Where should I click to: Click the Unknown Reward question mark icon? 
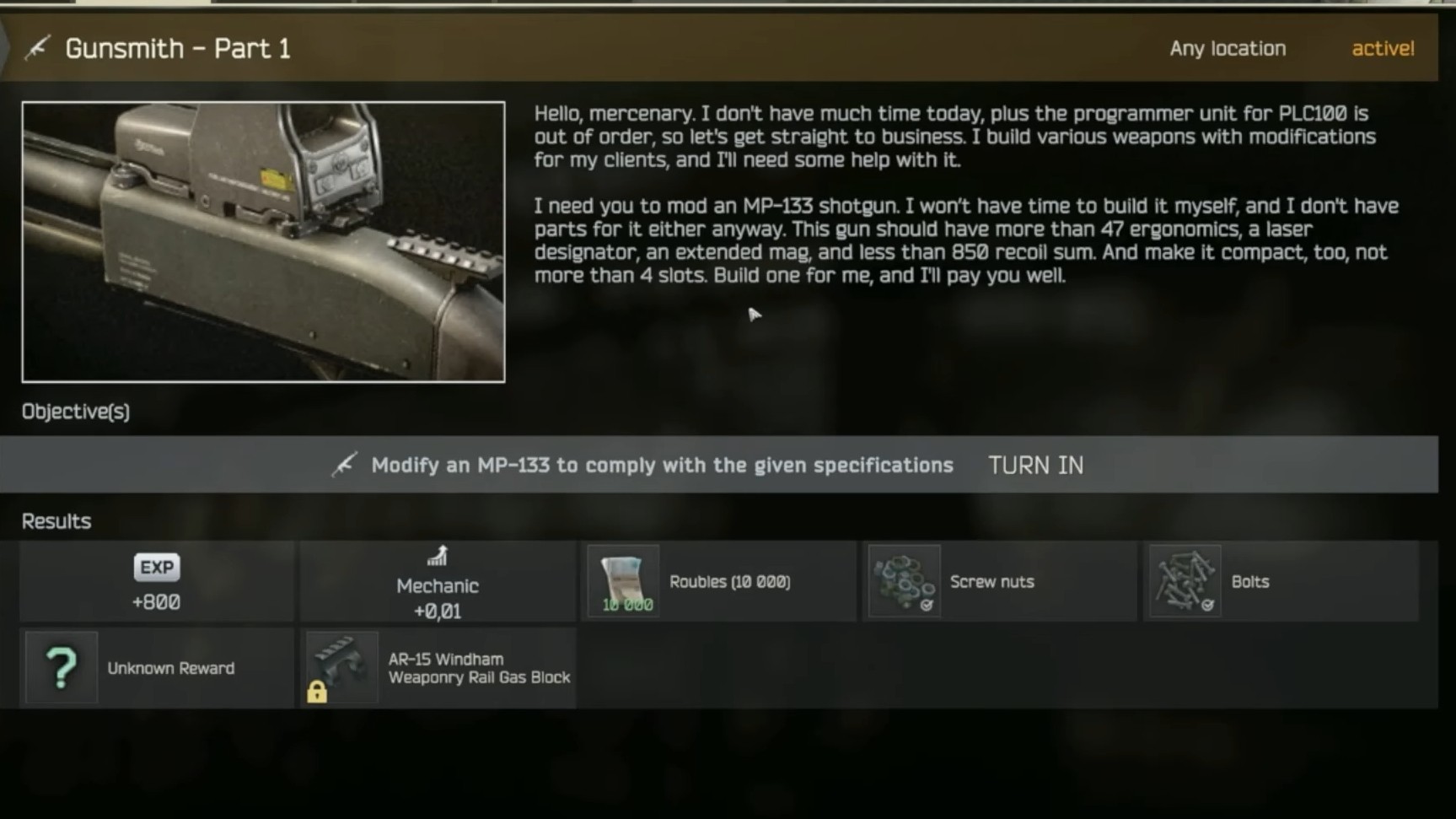[x=61, y=667]
